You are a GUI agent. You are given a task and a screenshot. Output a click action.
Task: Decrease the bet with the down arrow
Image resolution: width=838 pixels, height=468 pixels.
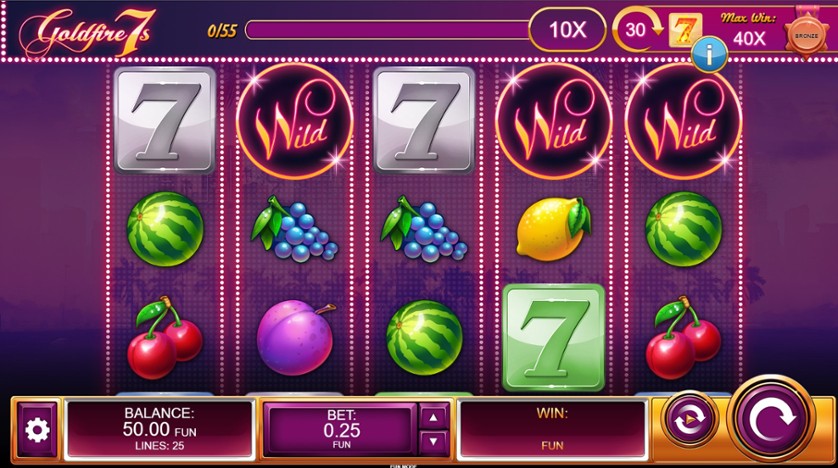[433, 441]
